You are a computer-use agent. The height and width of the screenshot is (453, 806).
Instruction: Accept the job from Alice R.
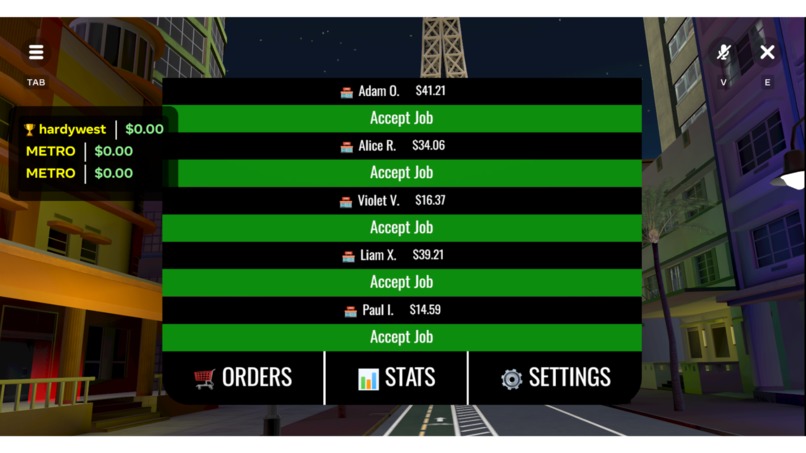[x=401, y=173]
